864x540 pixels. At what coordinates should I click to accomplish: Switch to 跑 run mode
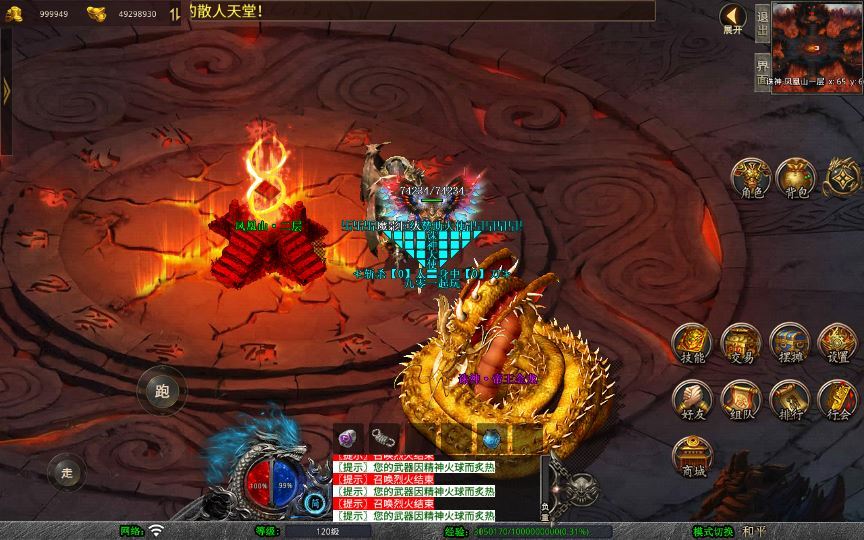[x=162, y=391]
